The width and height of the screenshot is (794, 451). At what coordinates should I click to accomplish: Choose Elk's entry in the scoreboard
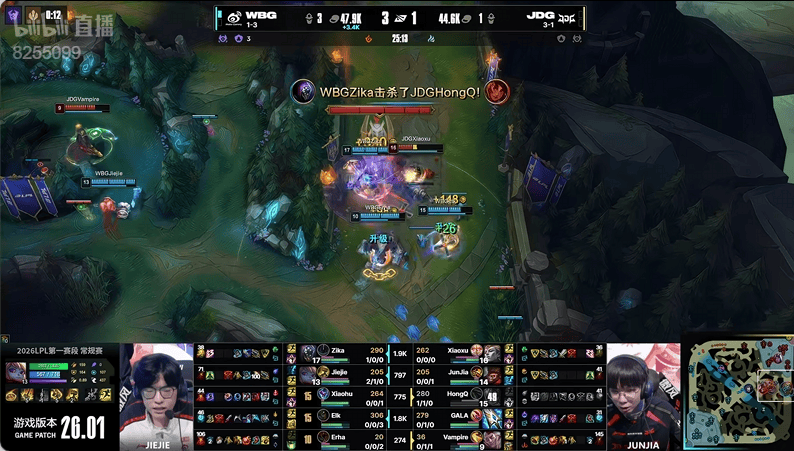(340, 416)
